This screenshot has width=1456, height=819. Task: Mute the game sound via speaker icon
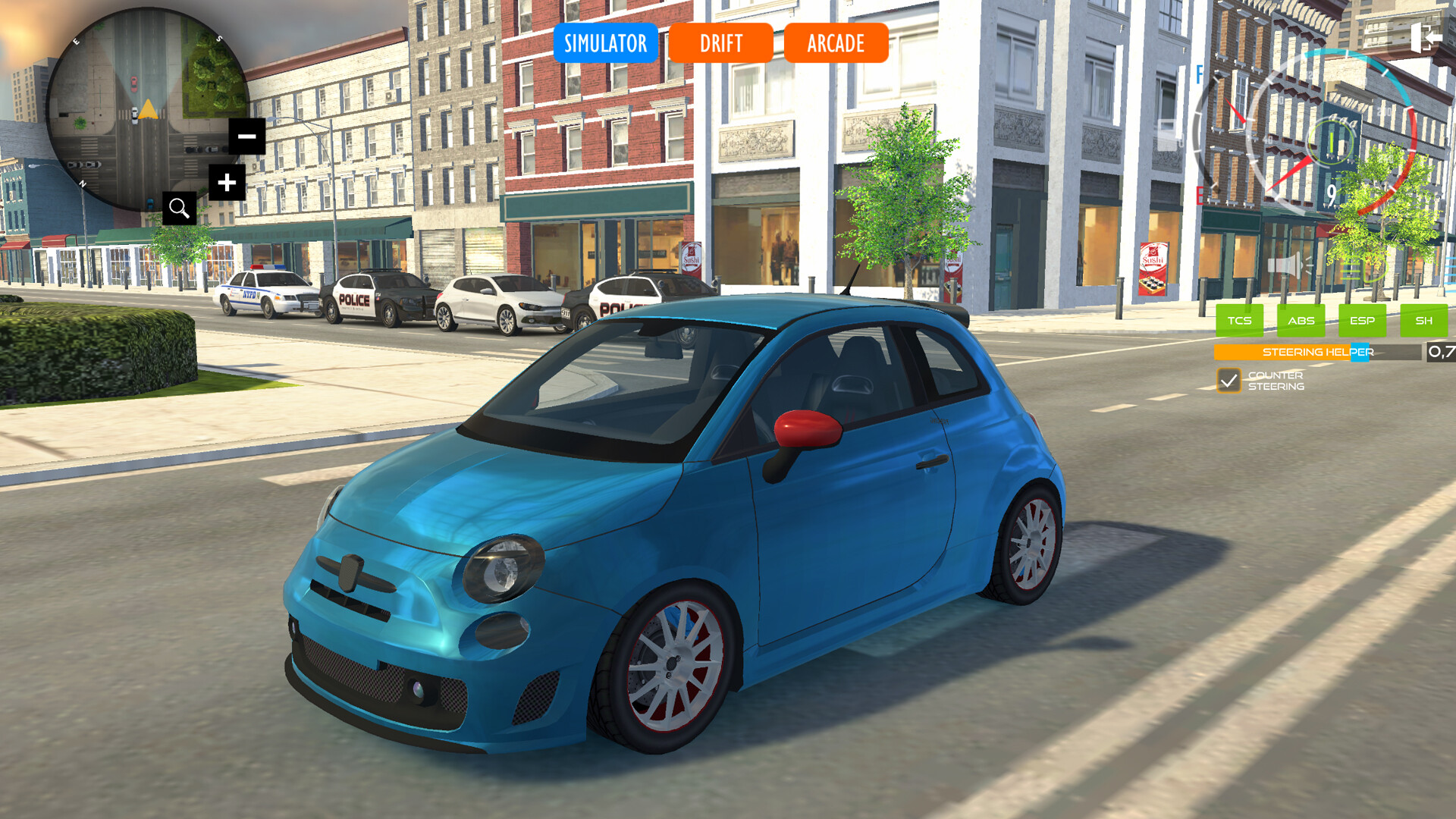tap(1288, 265)
